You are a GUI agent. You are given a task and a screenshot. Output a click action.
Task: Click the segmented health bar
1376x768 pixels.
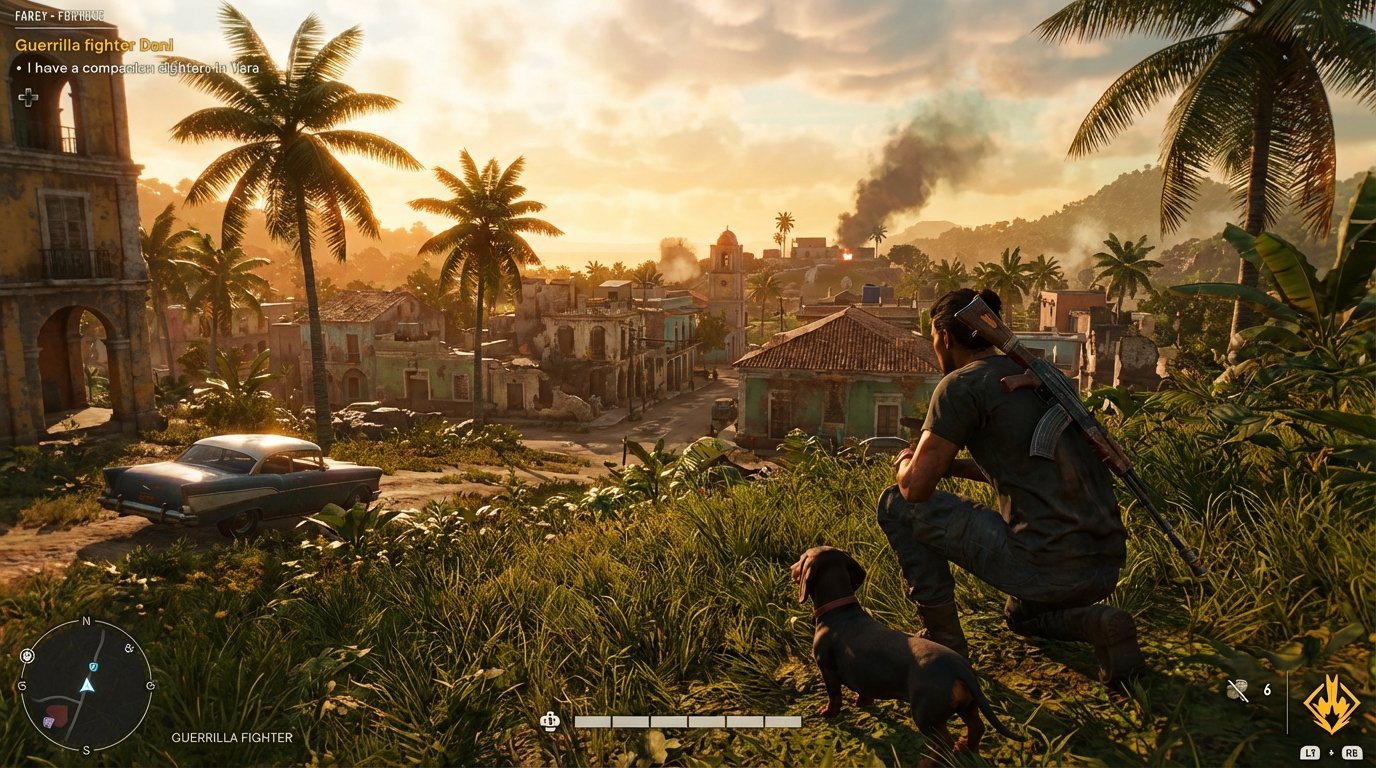pos(690,719)
